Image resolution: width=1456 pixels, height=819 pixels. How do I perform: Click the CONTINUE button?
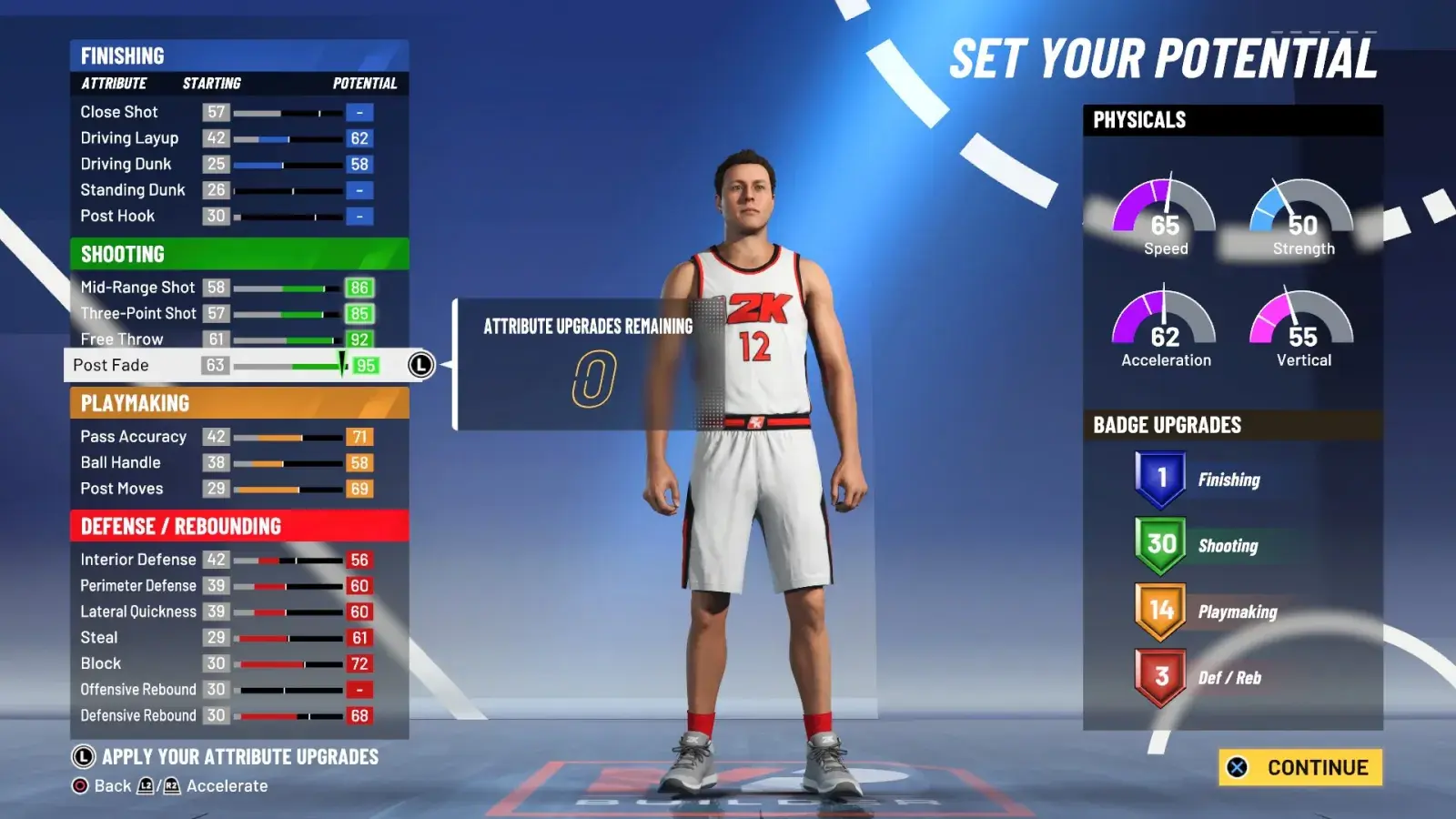point(1300,767)
